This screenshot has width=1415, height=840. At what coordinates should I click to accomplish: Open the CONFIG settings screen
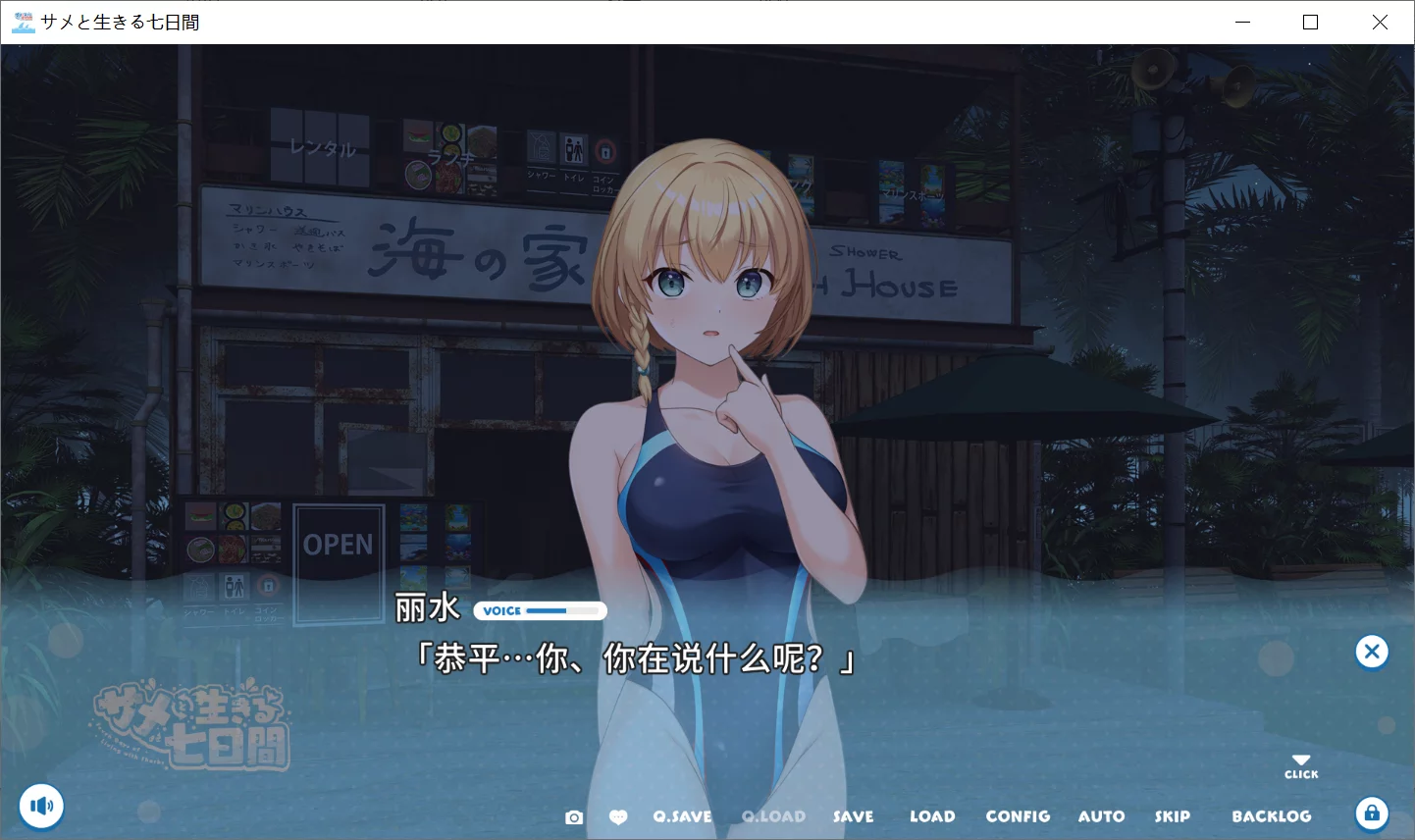coord(1018,815)
